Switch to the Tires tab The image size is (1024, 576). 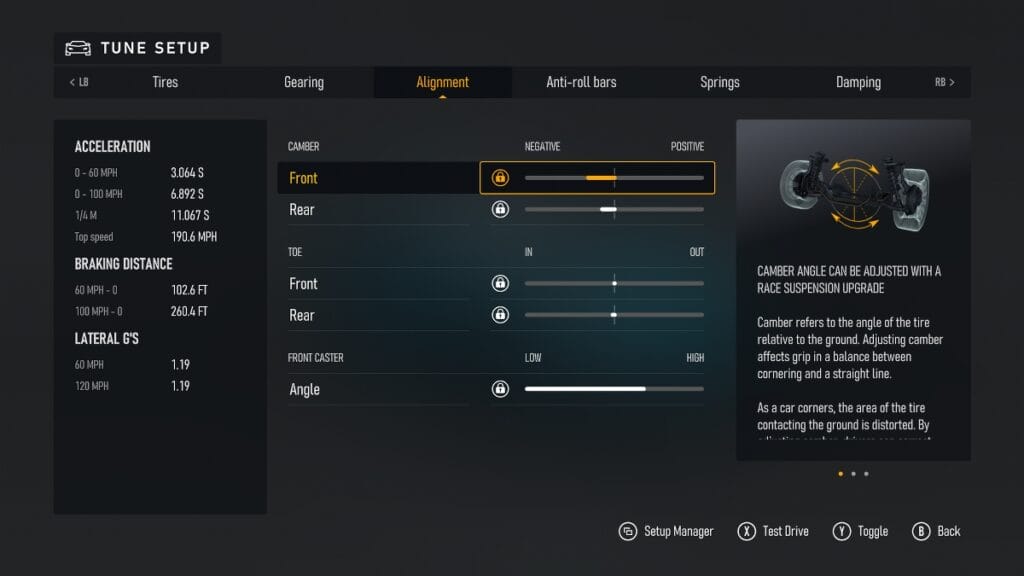point(165,82)
